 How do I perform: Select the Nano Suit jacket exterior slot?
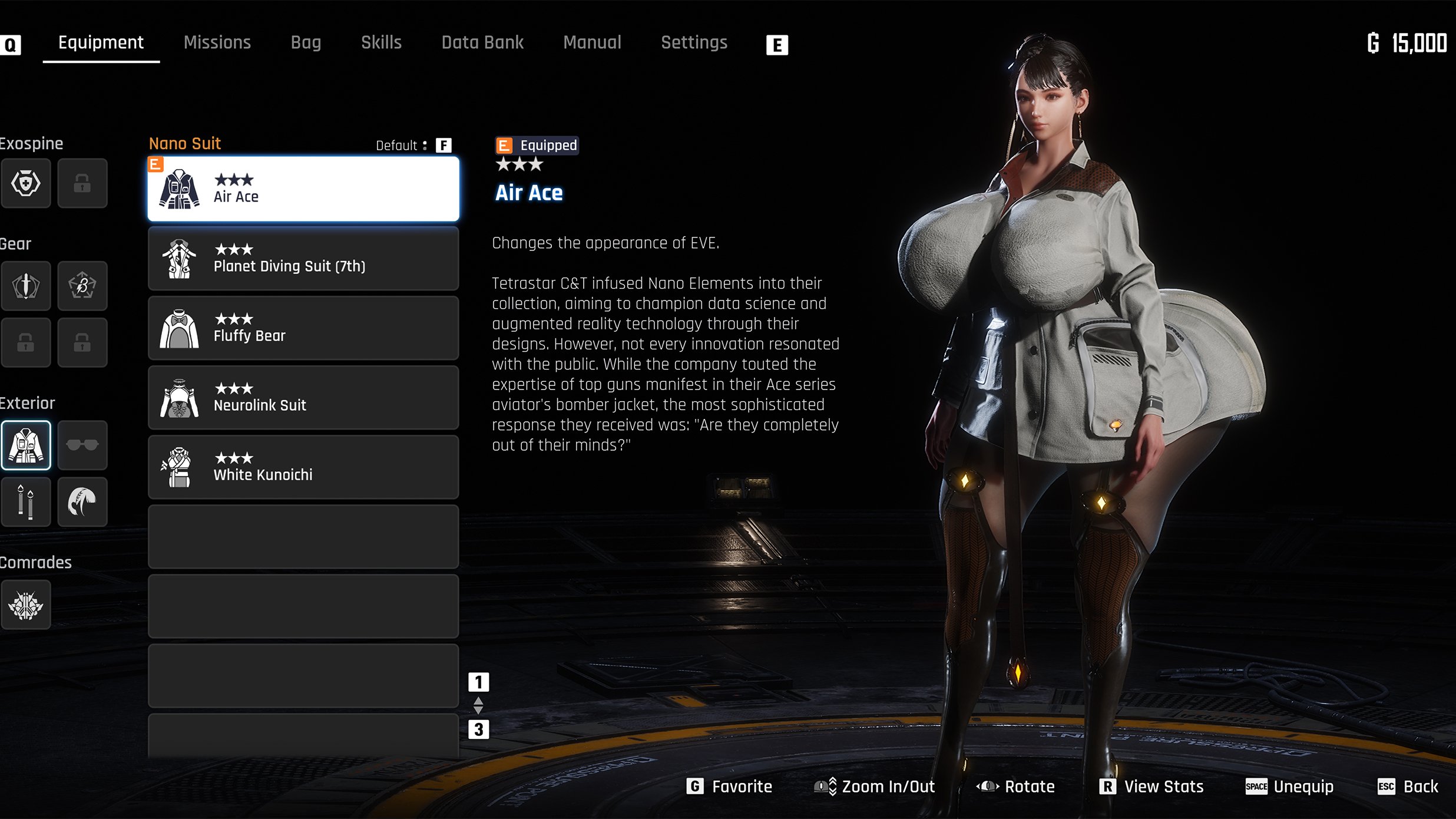[26, 445]
